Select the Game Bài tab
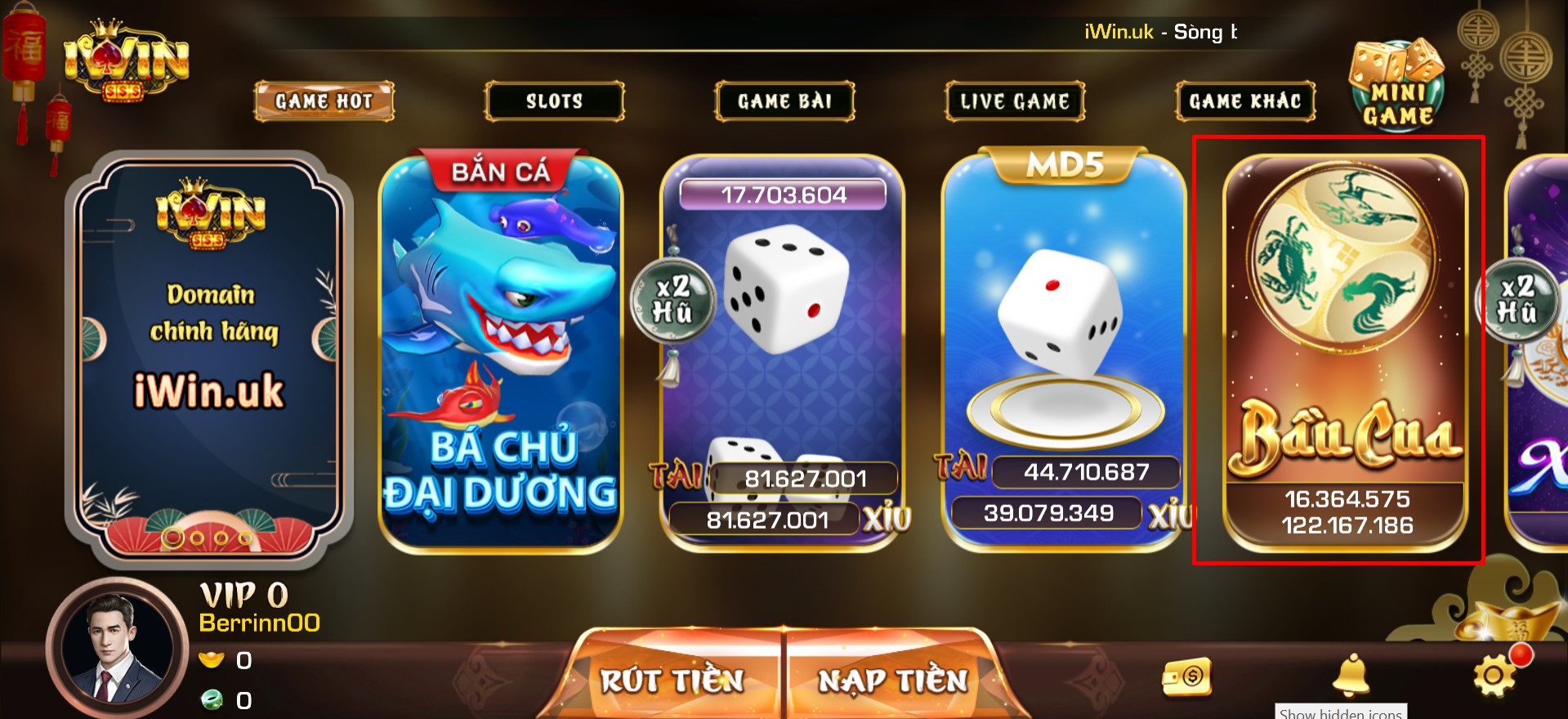Viewport: 1568px width, 719px height. [784, 101]
